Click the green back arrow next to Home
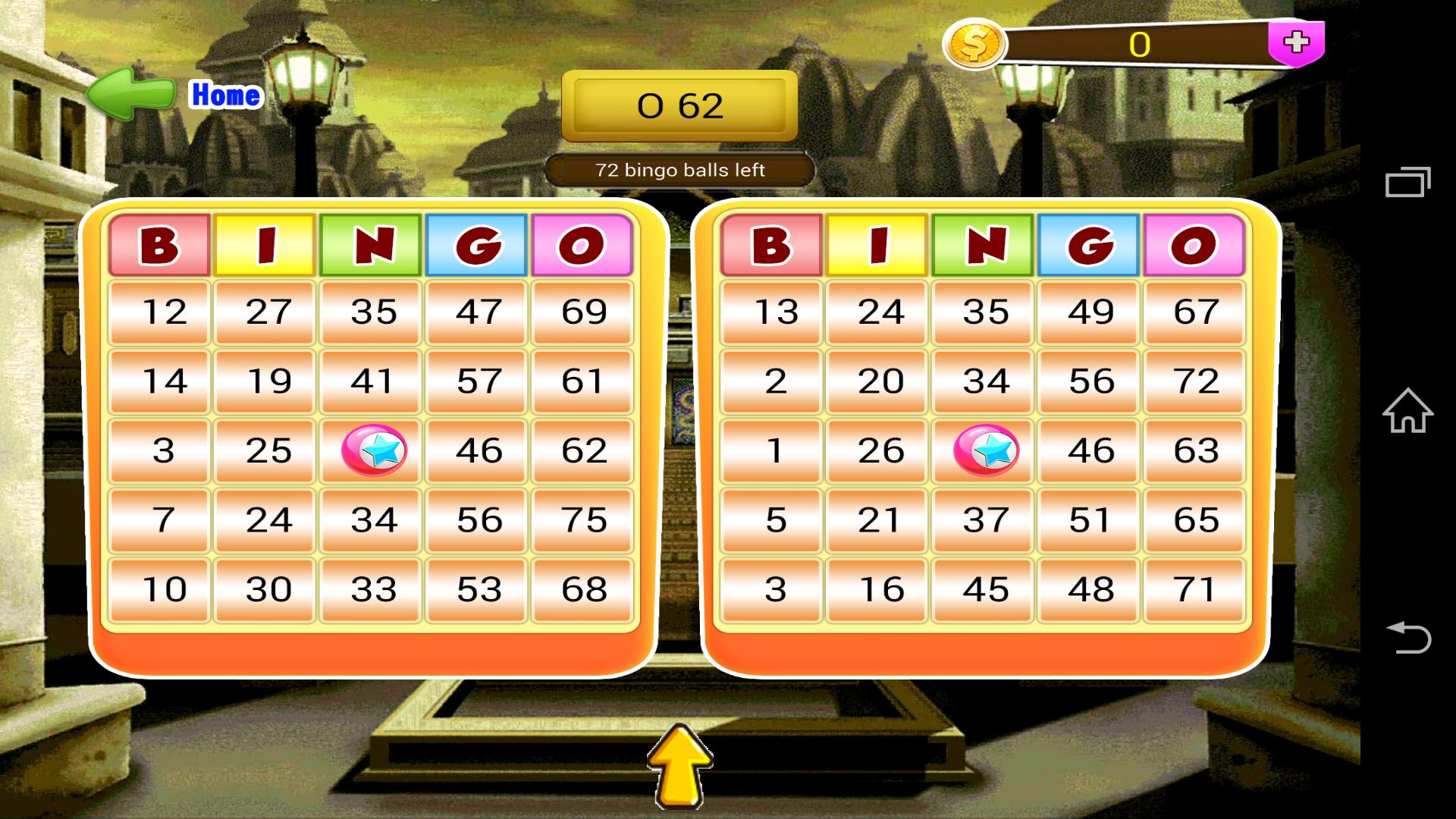The height and width of the screenshot is (819, 1456). click(x=129, y=93)
